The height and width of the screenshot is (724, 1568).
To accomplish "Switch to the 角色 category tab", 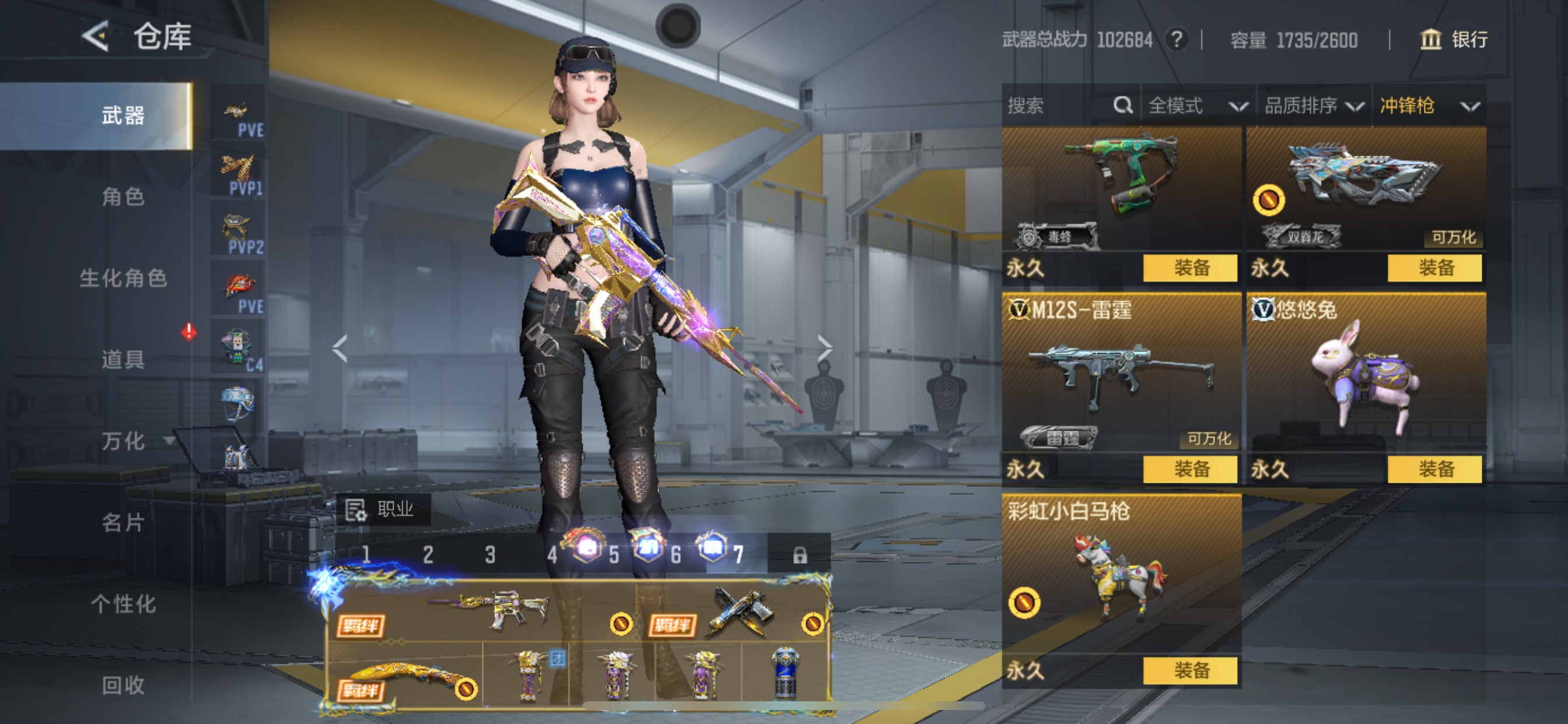I will [x=123, y=196].
